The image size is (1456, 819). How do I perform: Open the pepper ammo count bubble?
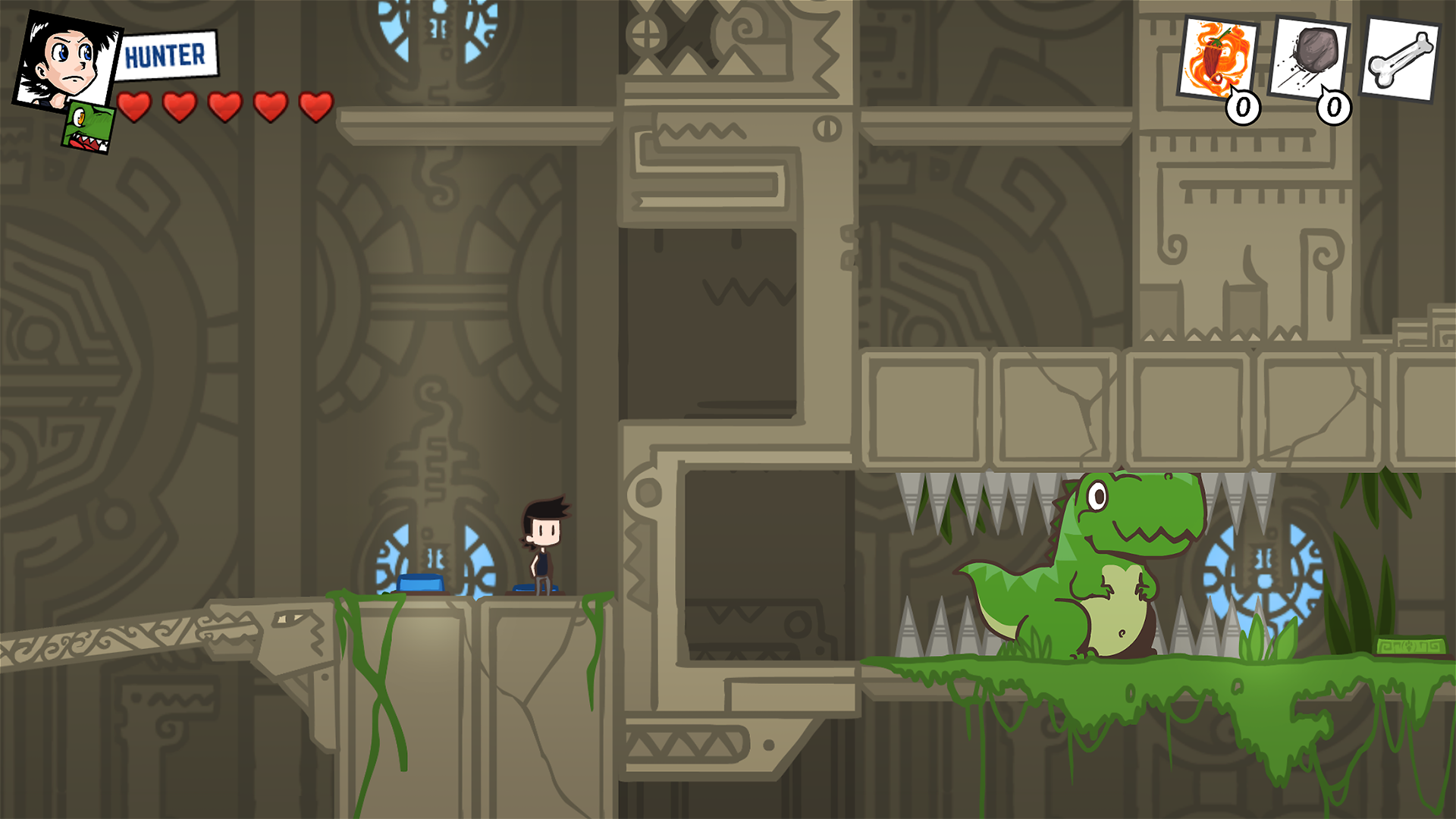(x=1241, y=108)
